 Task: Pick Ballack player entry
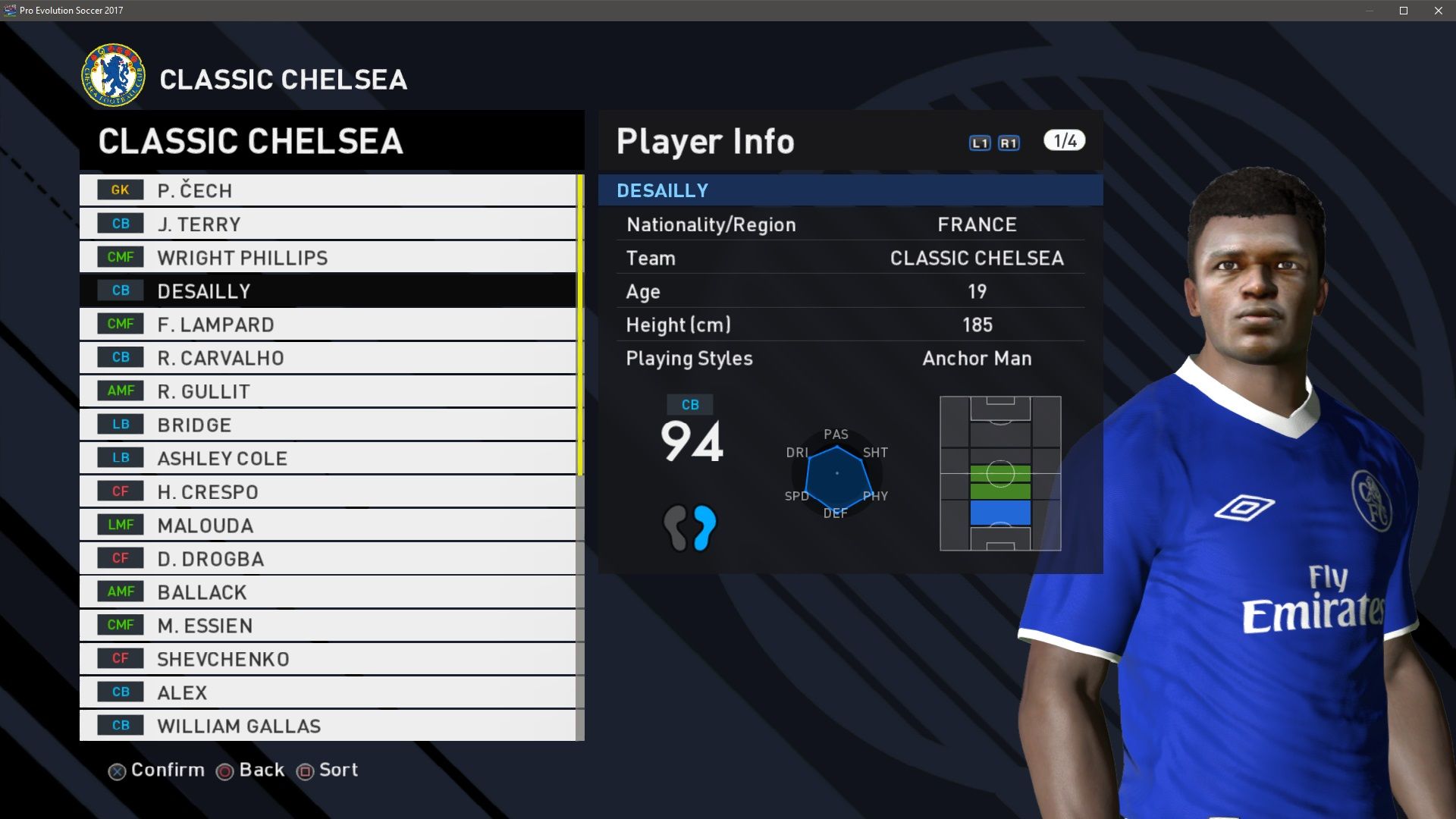[x=328, y=592]
